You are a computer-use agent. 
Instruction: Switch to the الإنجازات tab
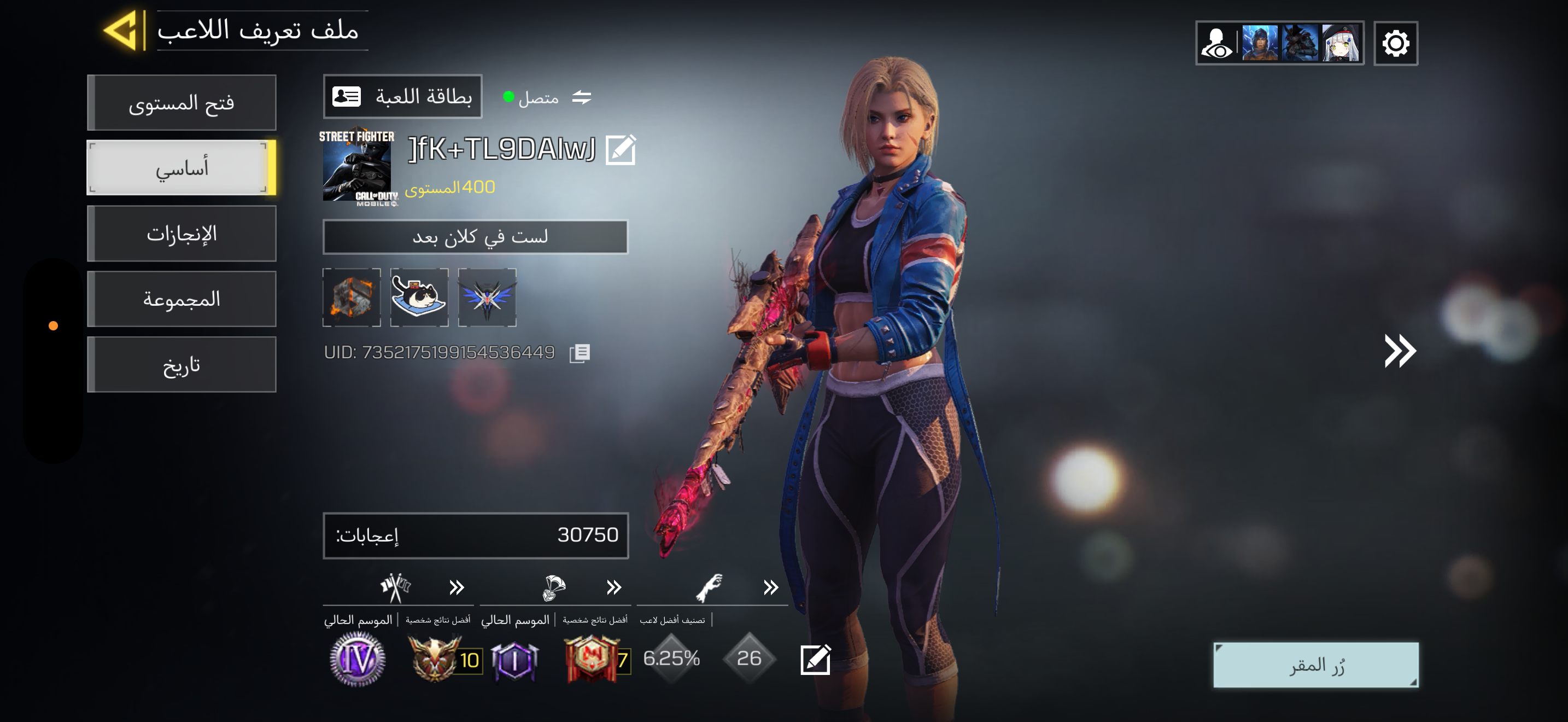point(182,234)
